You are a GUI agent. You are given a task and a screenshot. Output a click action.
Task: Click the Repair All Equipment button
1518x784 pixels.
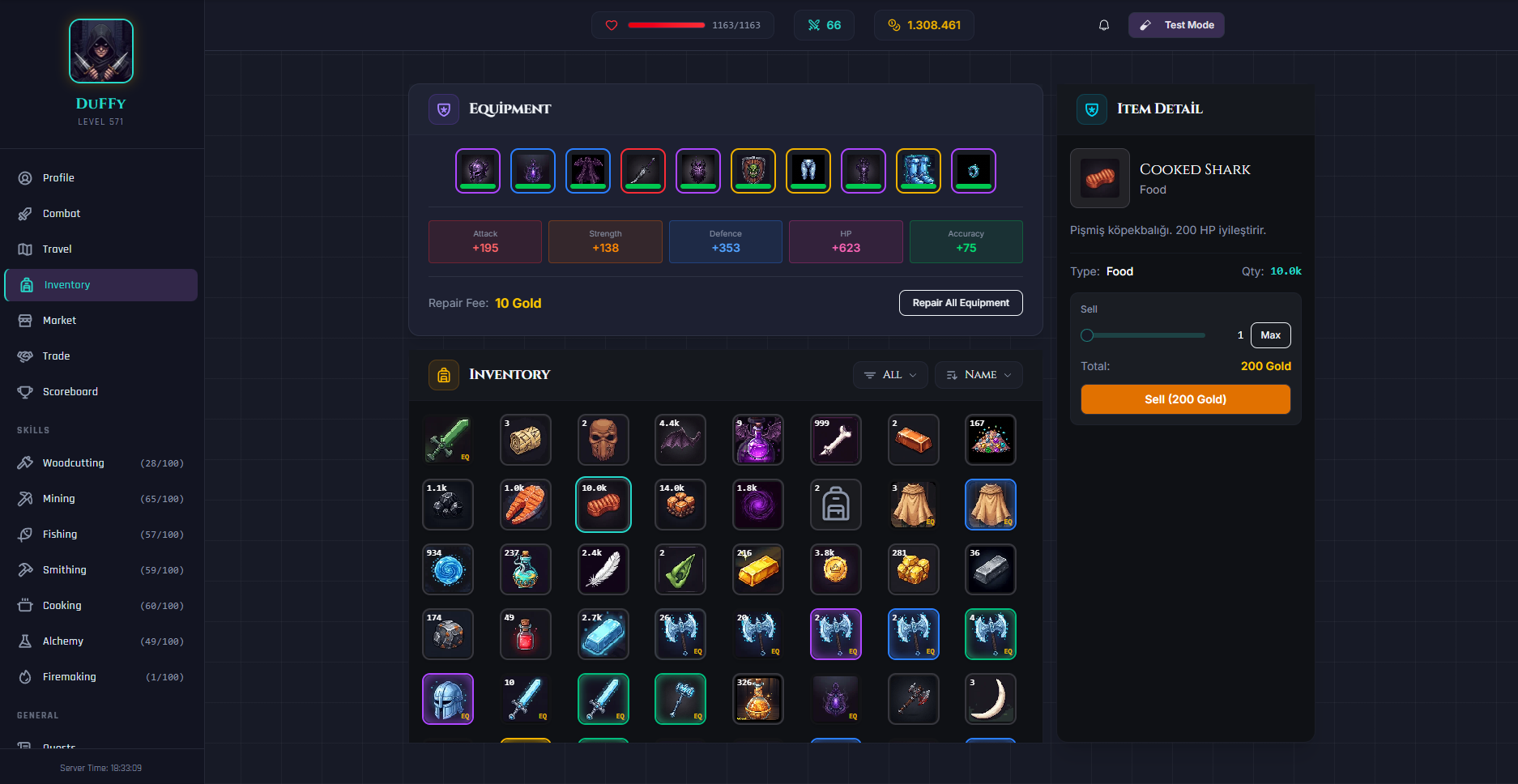coord(961,303)
